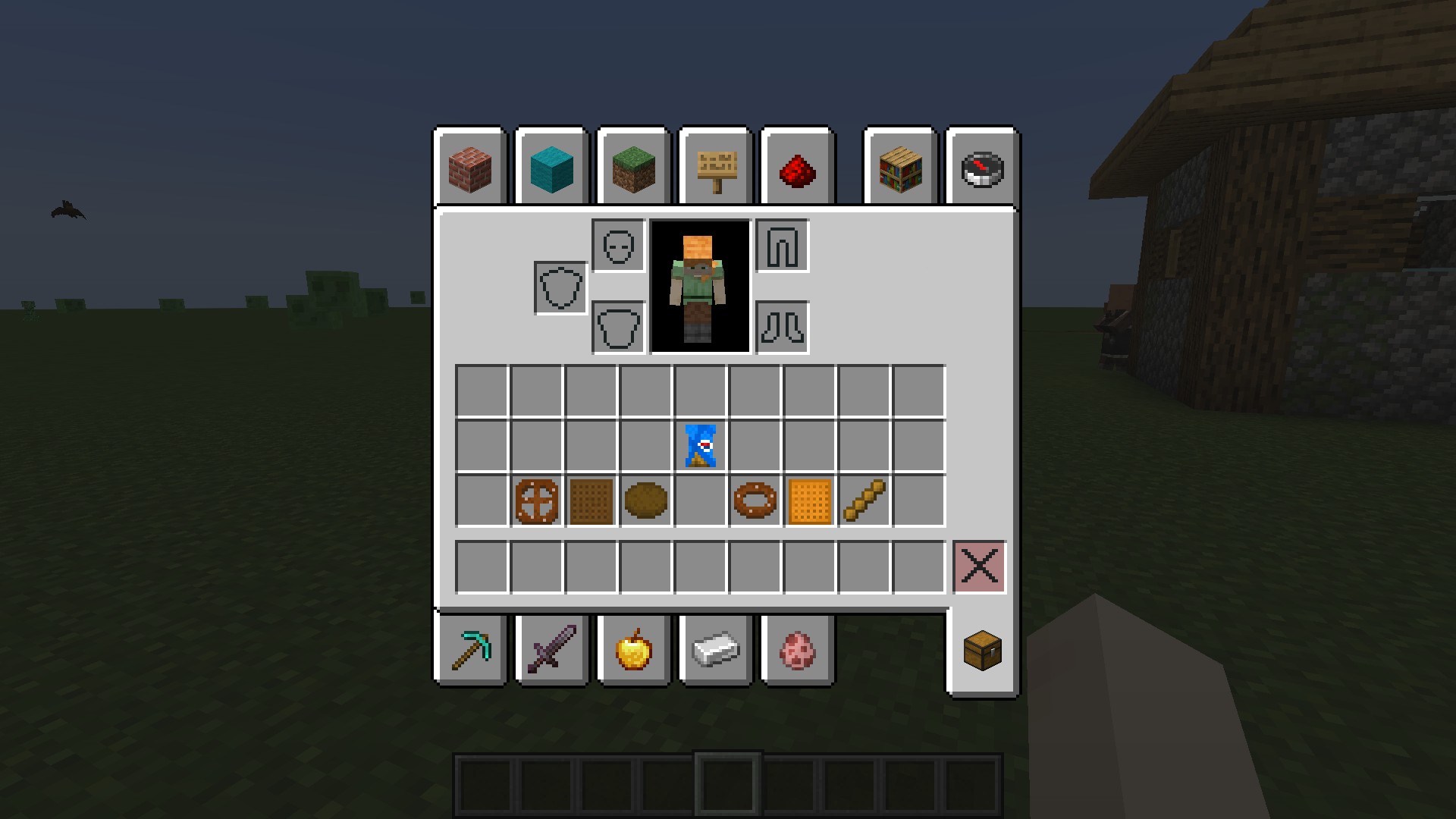Select the golden apple Food and Drinks tab
The height and width of the screenshot is (819, 1456).
pyautogui.click(x=633, y=651)
